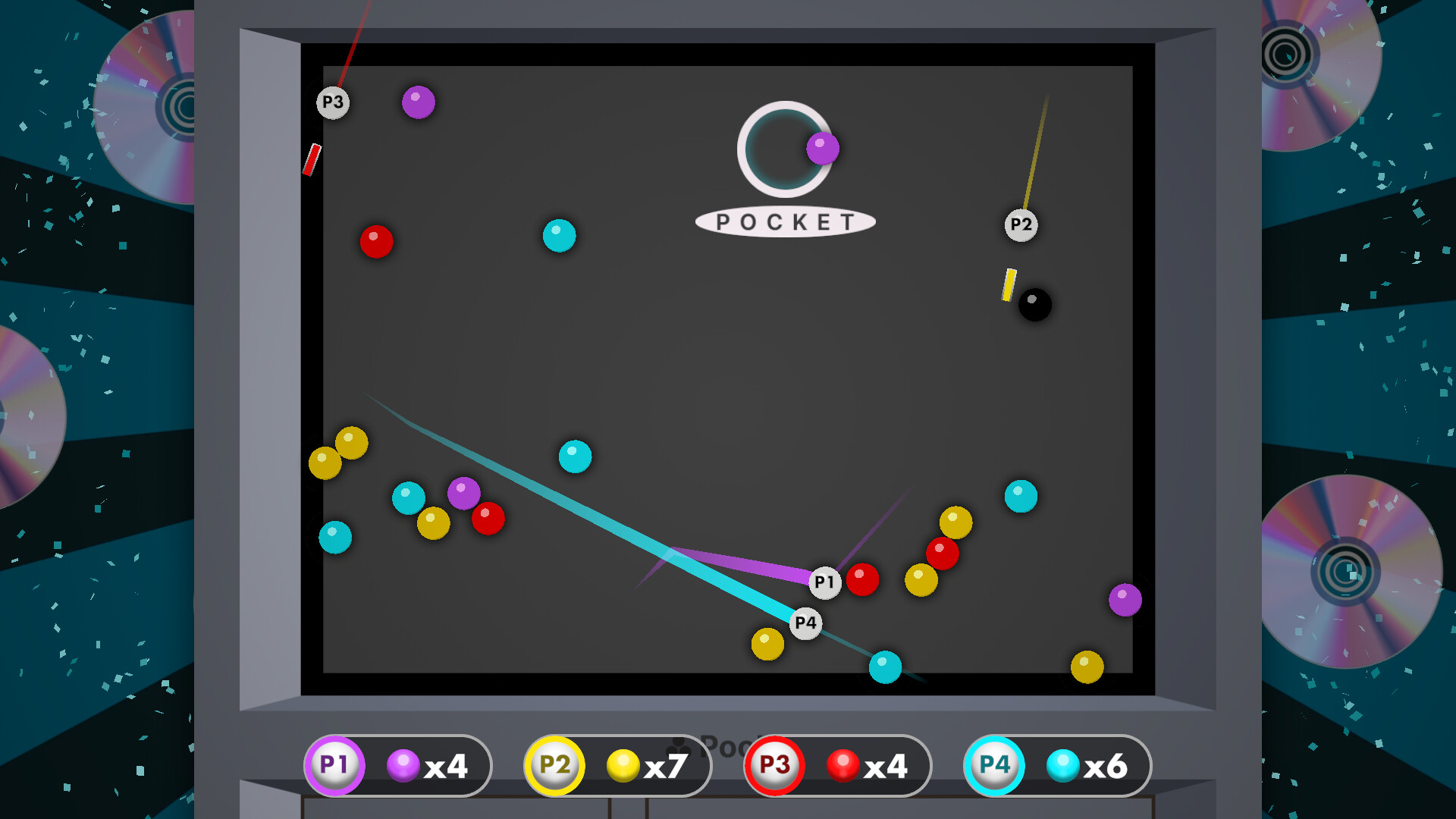The height and width of the screenshot is (819, 1456).
Task: Click the yellow cue stick fragment near P2
Action: pyautogui.click(x=1009, y=284)
